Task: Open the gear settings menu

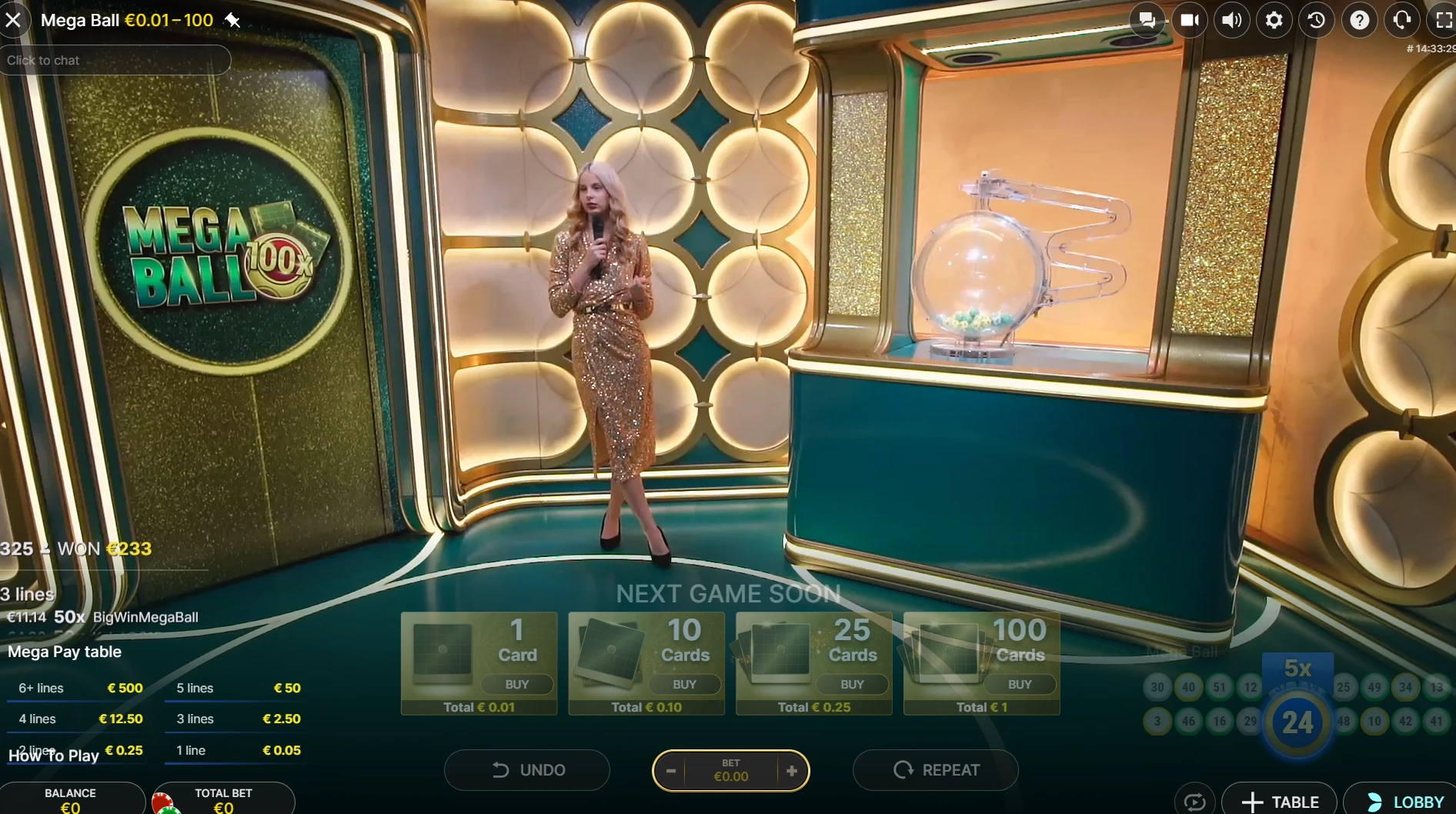Action: tap(1274, 20)
